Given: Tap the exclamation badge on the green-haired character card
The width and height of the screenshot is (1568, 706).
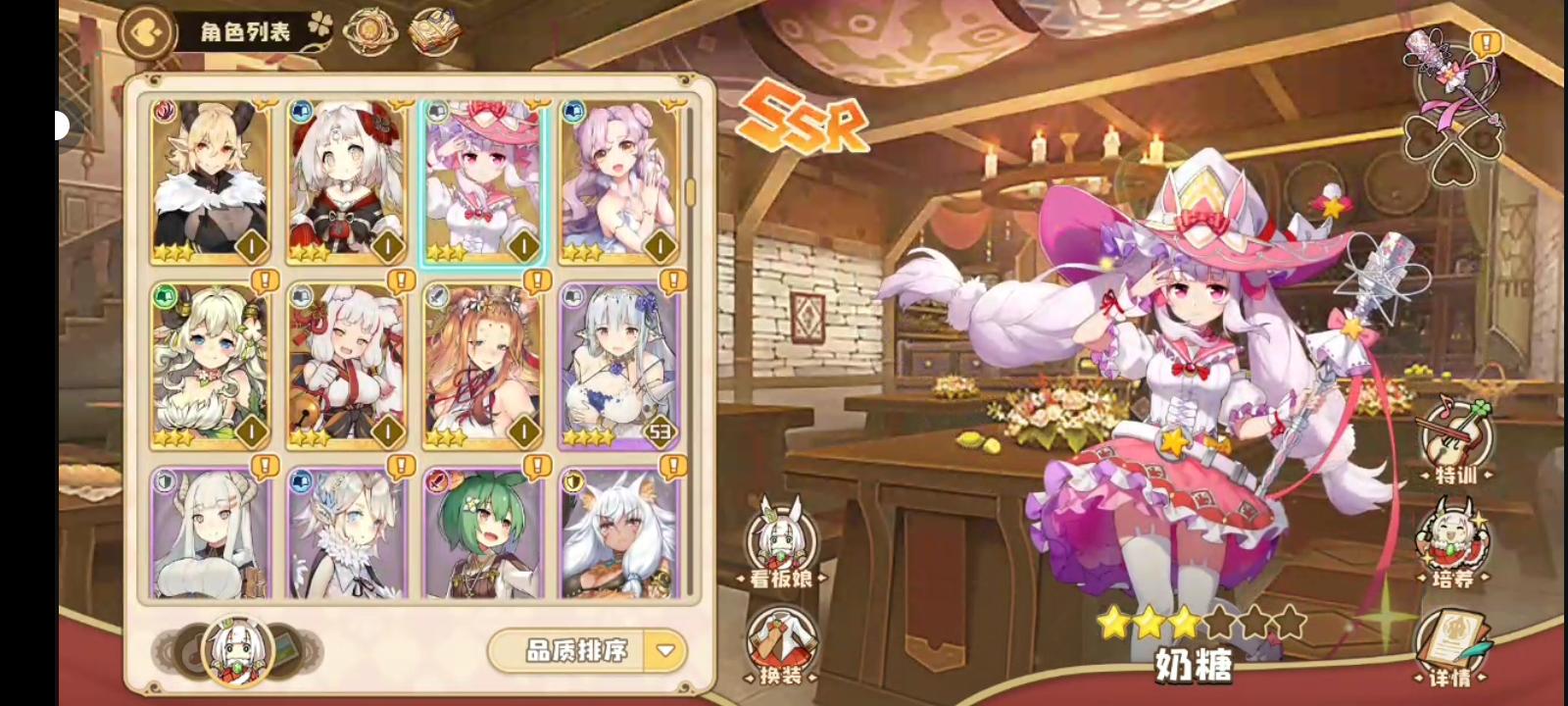Looking at the screenshot, I should click(x=535, y=463).
